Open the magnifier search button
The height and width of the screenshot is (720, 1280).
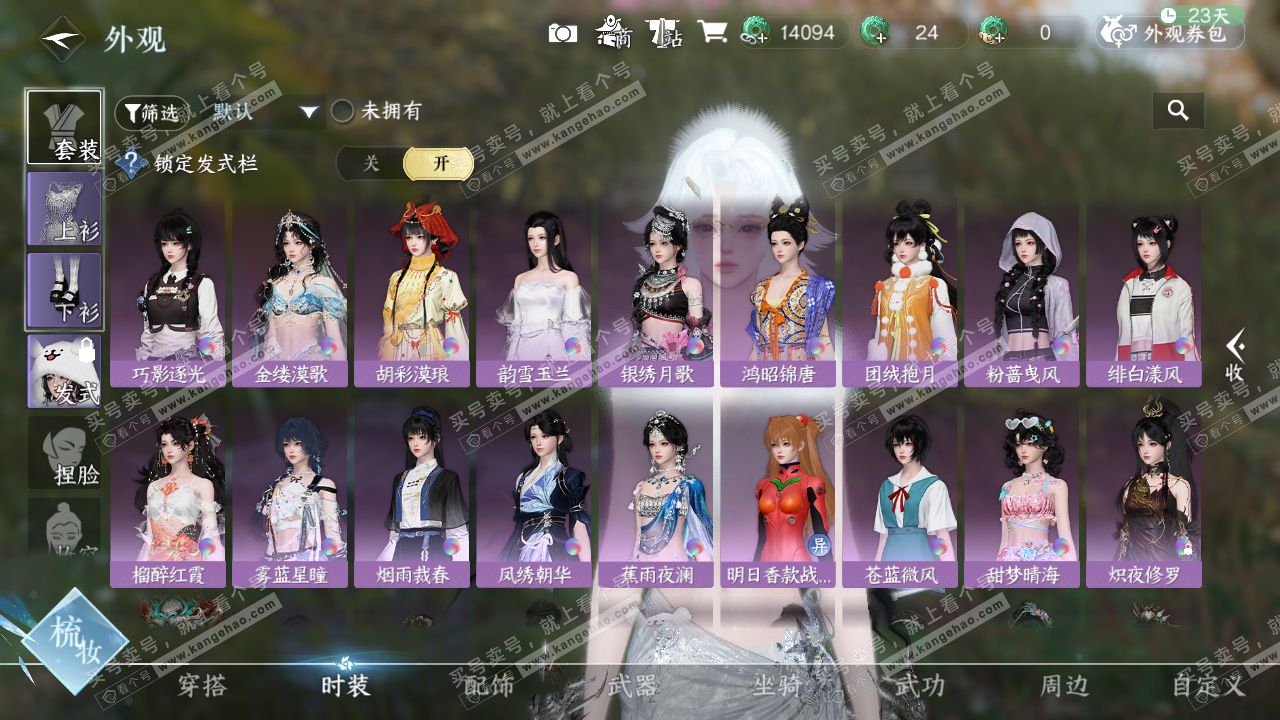pyautogui.click(x=1178, y=111)
